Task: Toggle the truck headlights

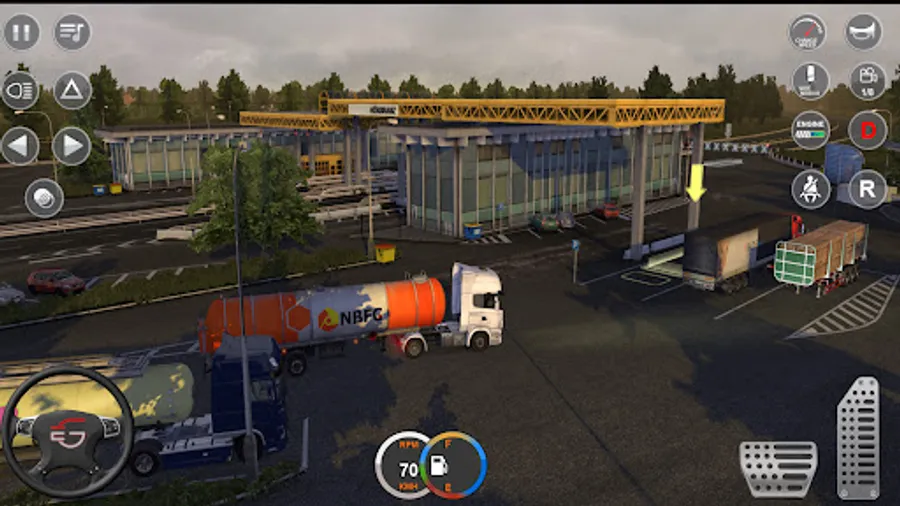Action: click(x=21, y=90)
